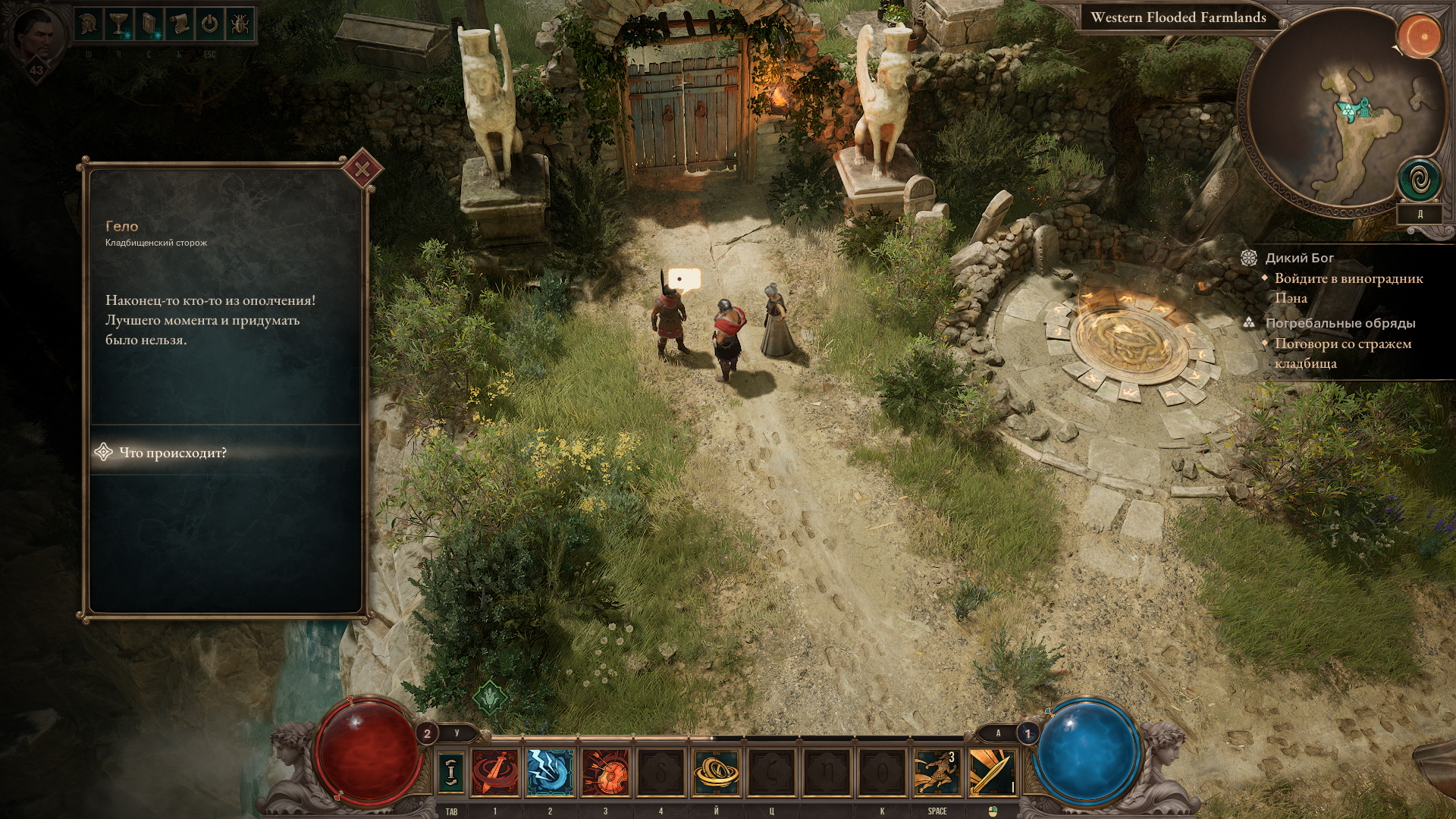Use the running warrior dodge skill
This screenshot has width=1456, height=819.
(937, 771)
